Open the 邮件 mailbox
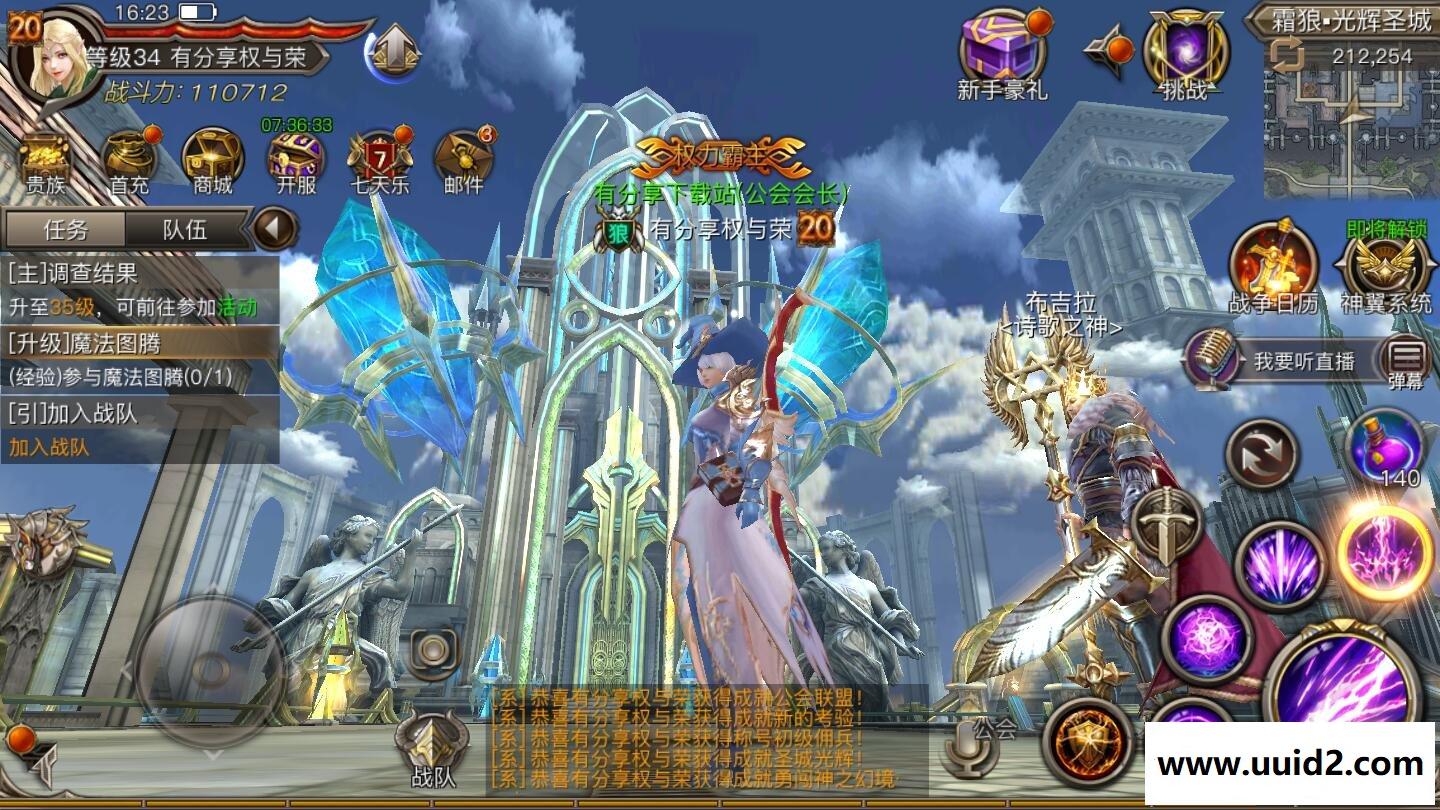The width and height of the screenshot is (1440, 810). click(463, 162)
